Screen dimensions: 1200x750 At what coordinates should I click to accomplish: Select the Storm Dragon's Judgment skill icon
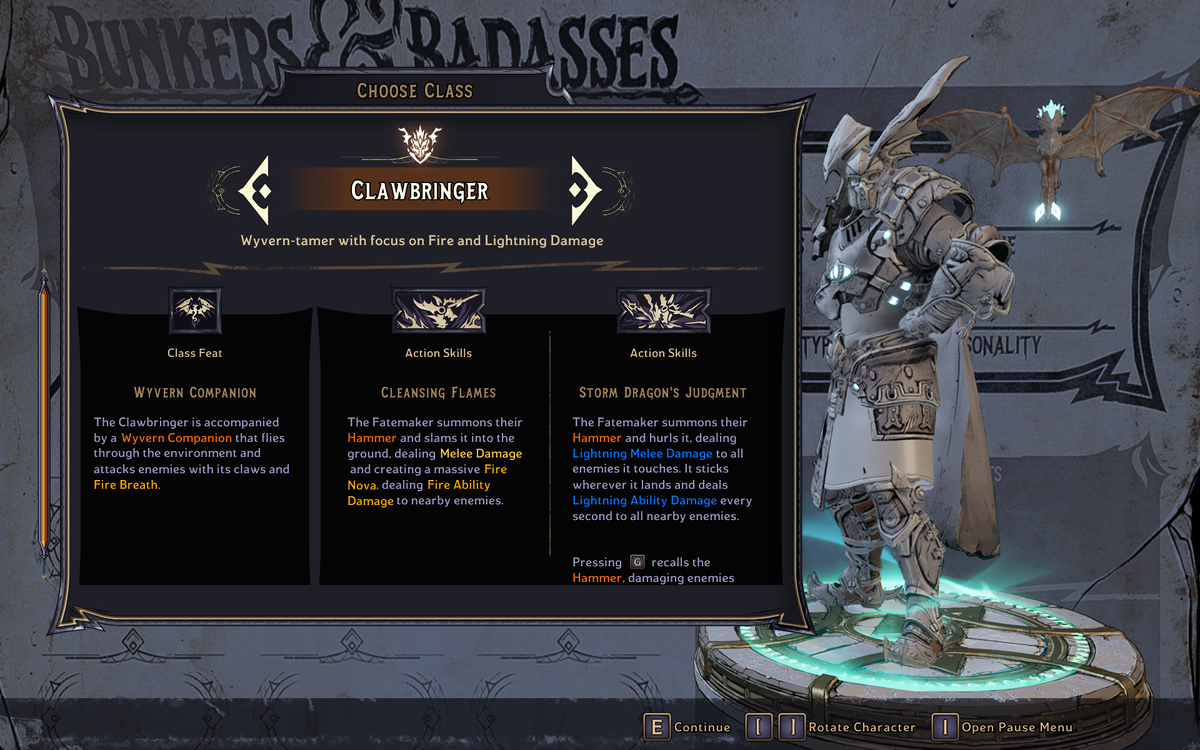point(663,311)
